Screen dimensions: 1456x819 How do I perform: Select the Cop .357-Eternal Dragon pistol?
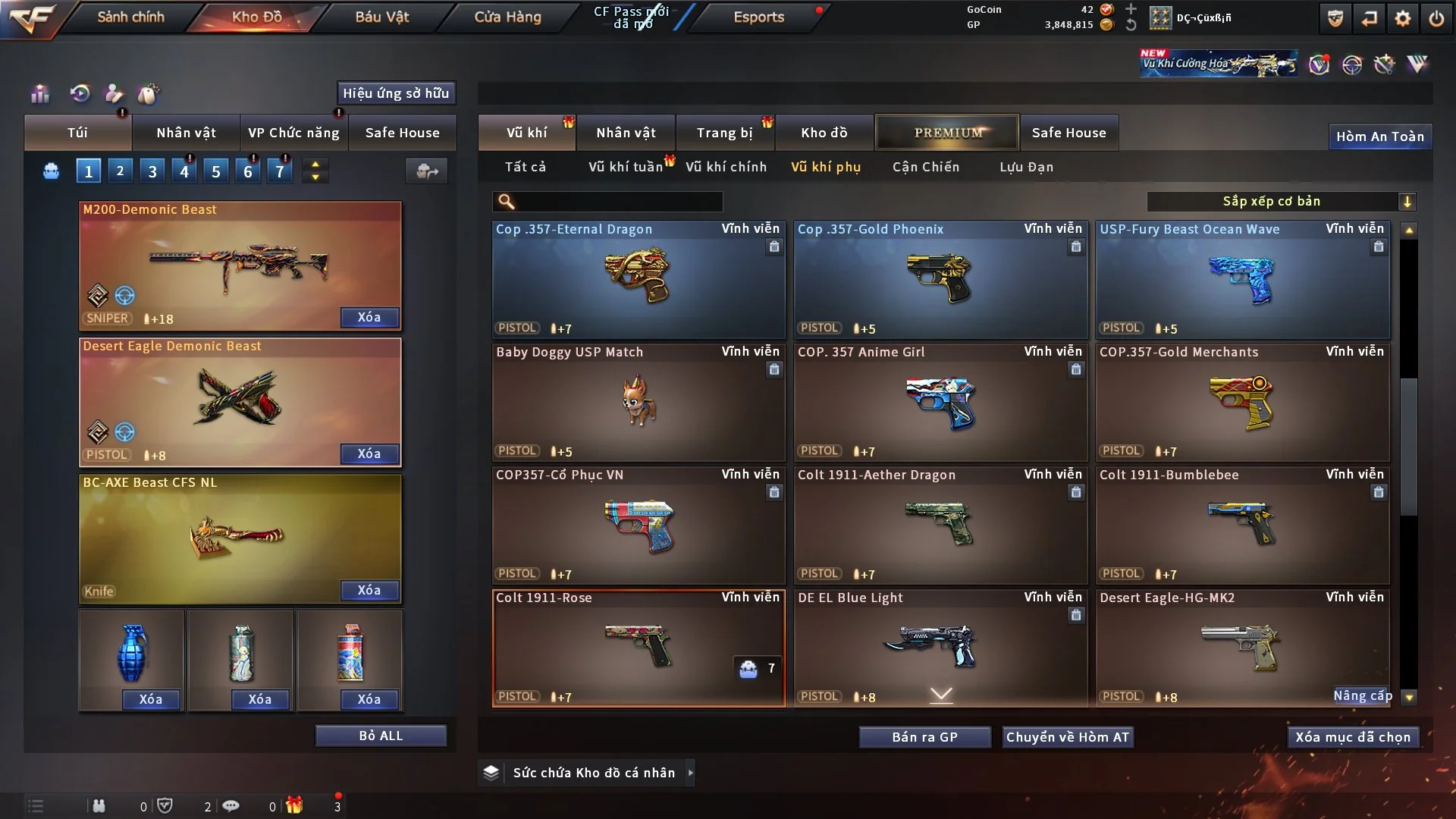coord(639,279)
